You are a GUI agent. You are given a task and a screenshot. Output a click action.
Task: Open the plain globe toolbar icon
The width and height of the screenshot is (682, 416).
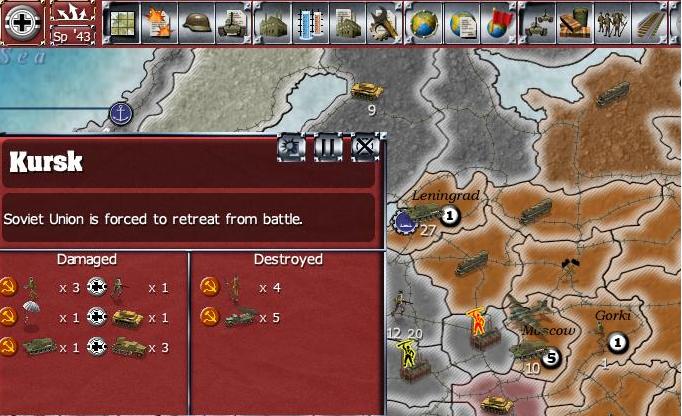[424, 20]
